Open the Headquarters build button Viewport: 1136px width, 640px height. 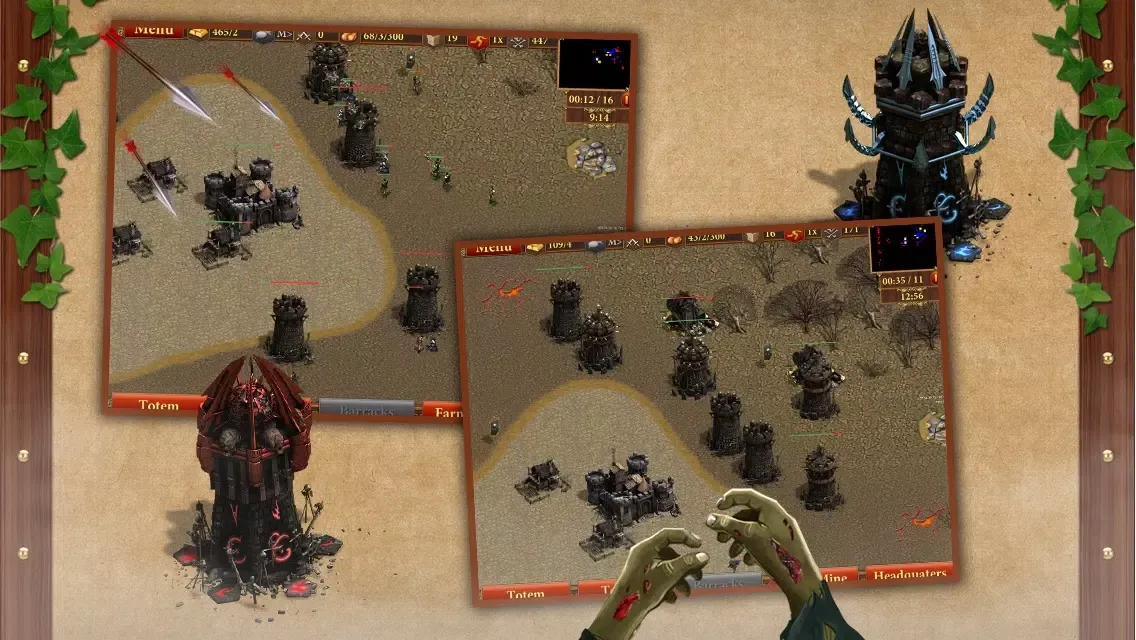907,575
